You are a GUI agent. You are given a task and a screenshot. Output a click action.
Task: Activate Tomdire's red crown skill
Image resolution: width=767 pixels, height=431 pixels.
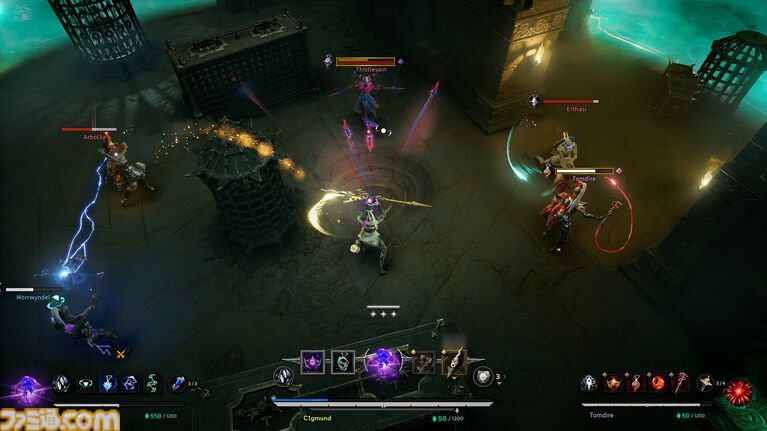[612, 383]
